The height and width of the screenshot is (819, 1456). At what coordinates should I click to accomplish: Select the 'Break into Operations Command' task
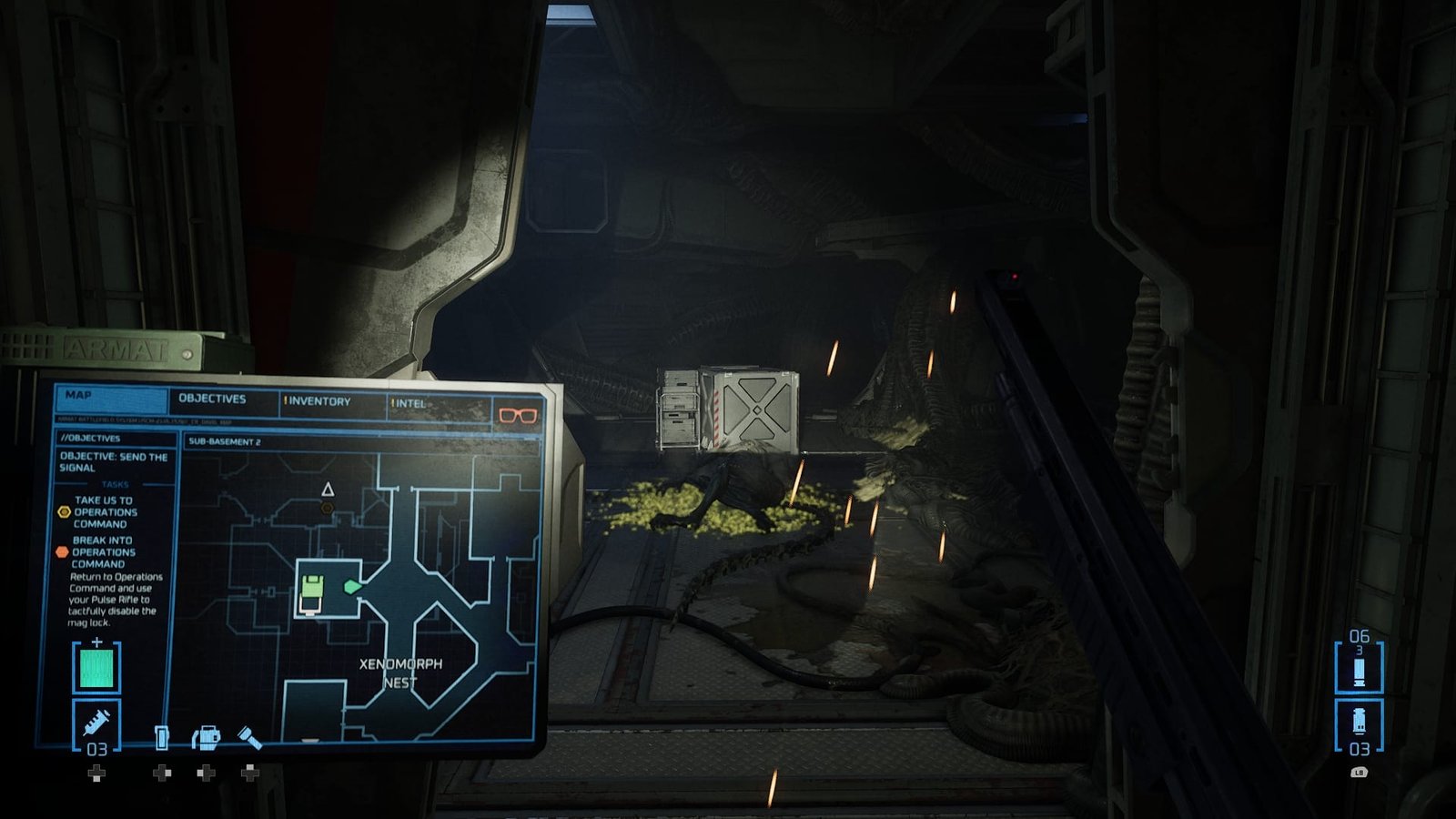point(103,551)
